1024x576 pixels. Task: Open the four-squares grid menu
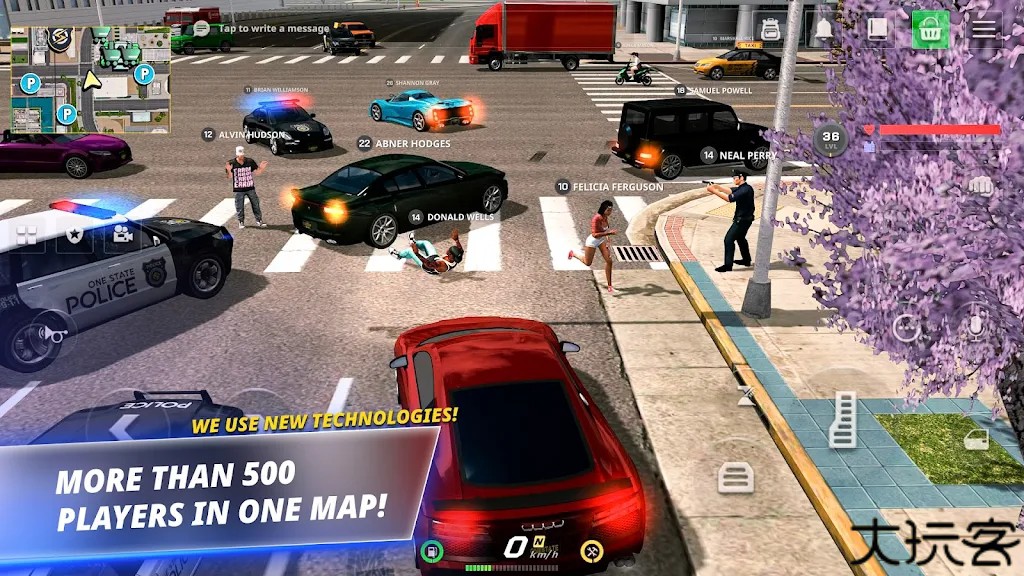click(26, 234)
